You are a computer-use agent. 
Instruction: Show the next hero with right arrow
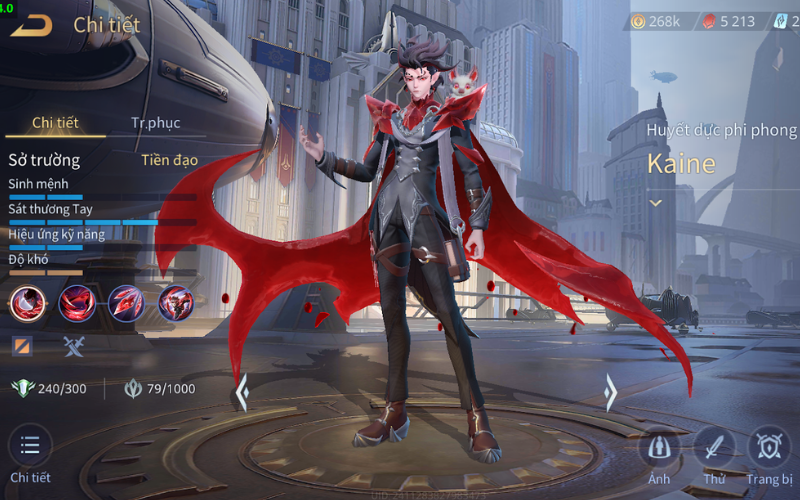(610, 393)
